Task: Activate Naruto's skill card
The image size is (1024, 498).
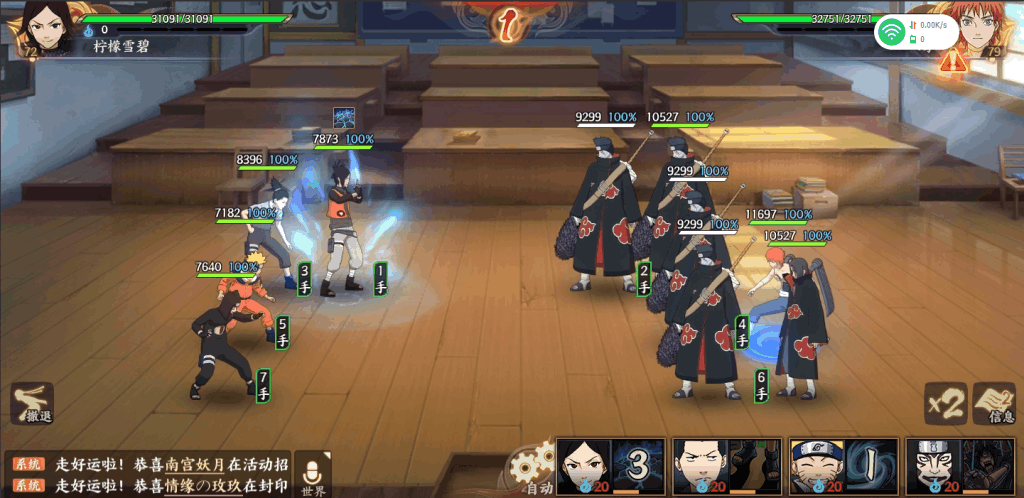Action: pyautogui.click(x=843, y=466)
